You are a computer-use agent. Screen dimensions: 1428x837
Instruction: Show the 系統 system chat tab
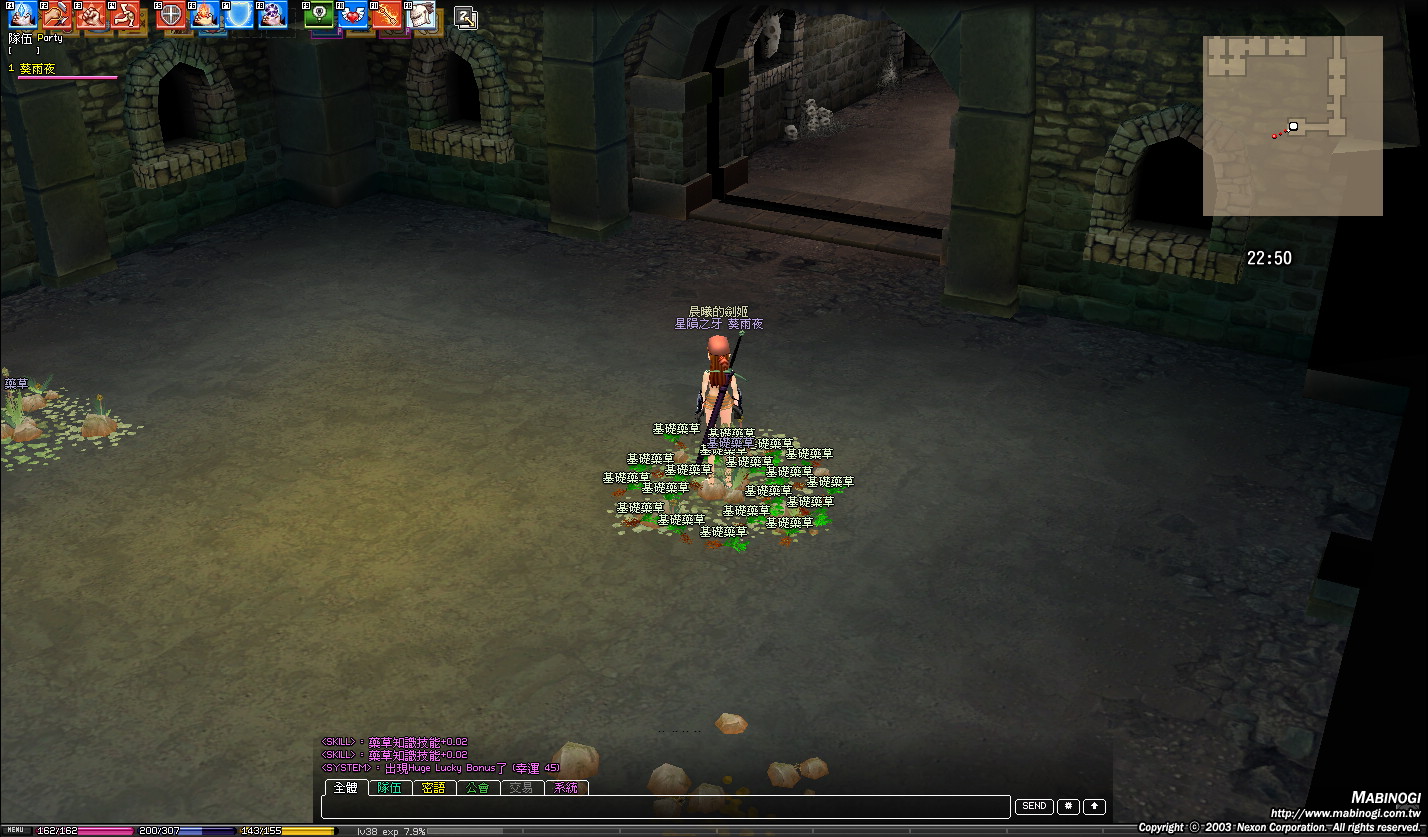[565, 788]
